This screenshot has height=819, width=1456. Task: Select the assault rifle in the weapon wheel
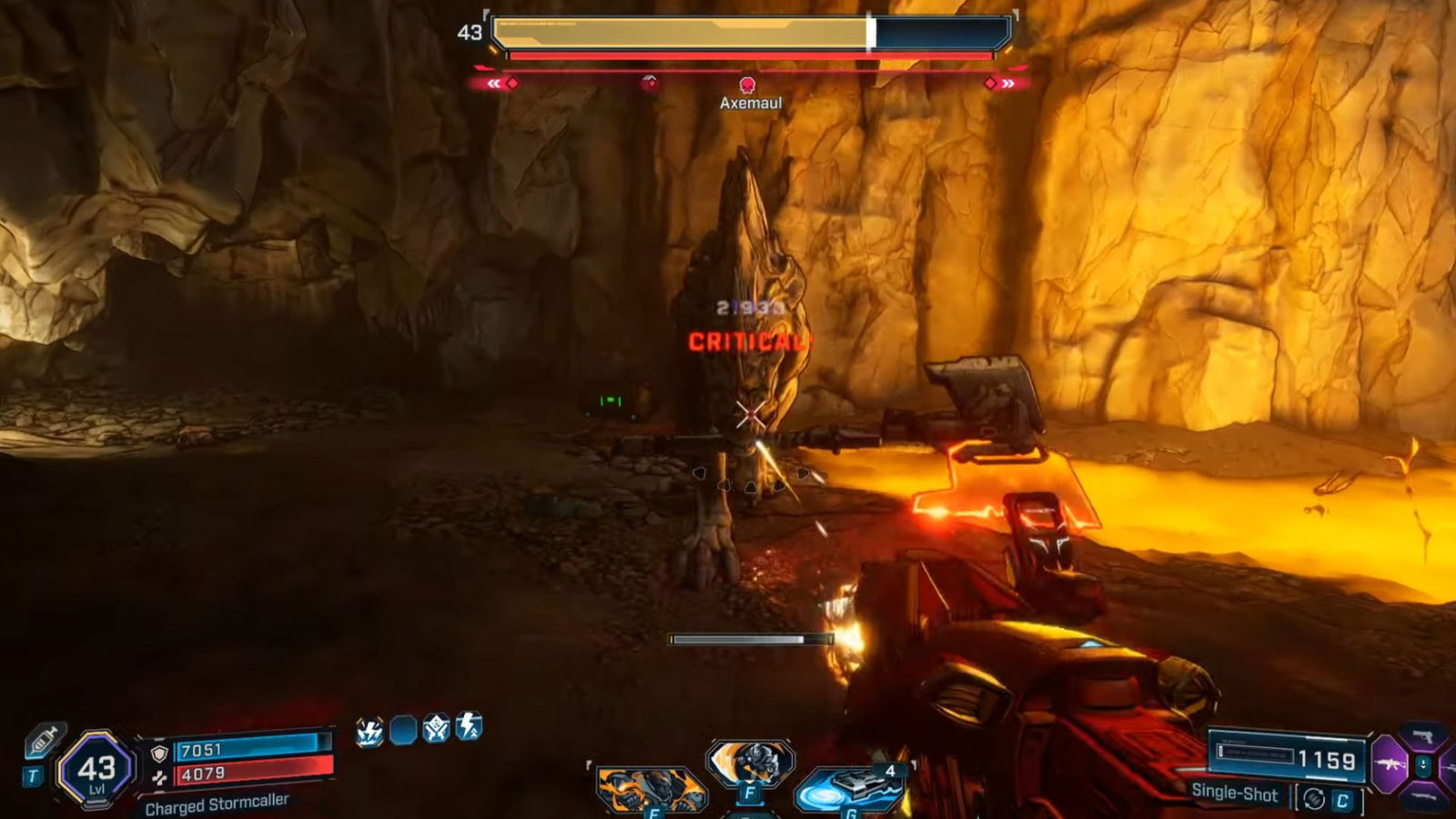[1390, 763]
